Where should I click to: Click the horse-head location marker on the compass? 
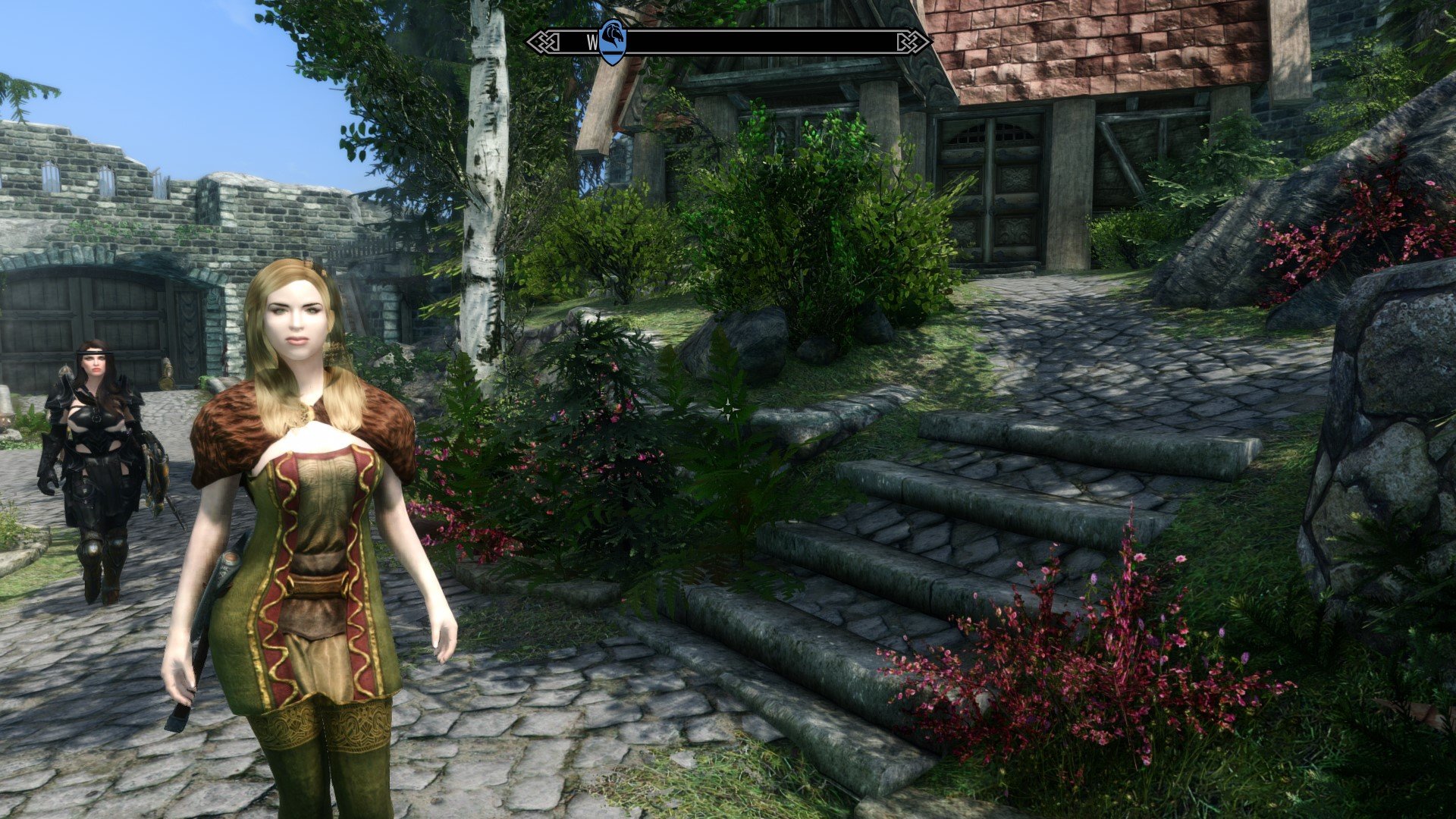tap(612, 41)
